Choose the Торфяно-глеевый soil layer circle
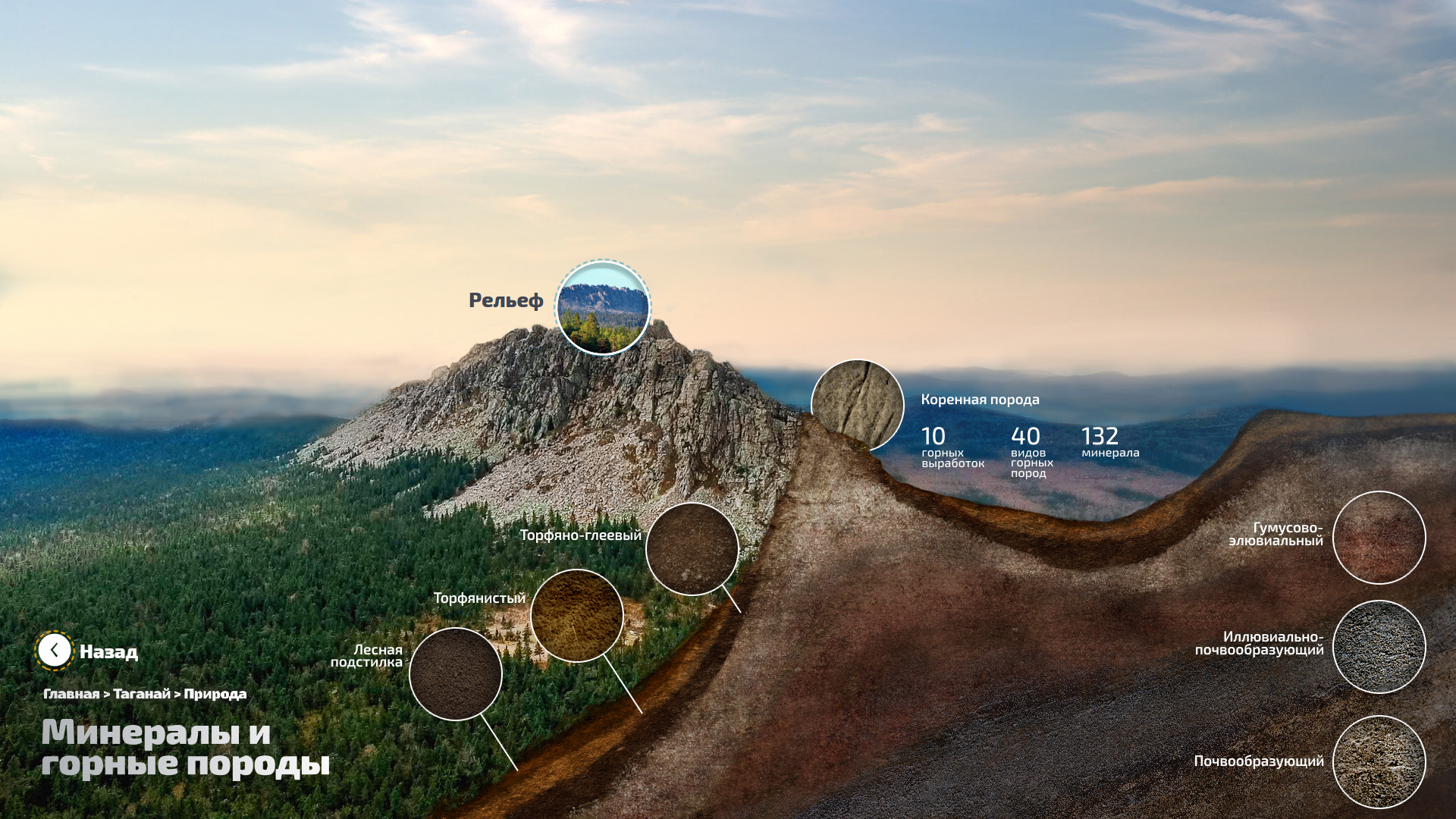Screen dimensions: 1456x819 coord(692,548)
